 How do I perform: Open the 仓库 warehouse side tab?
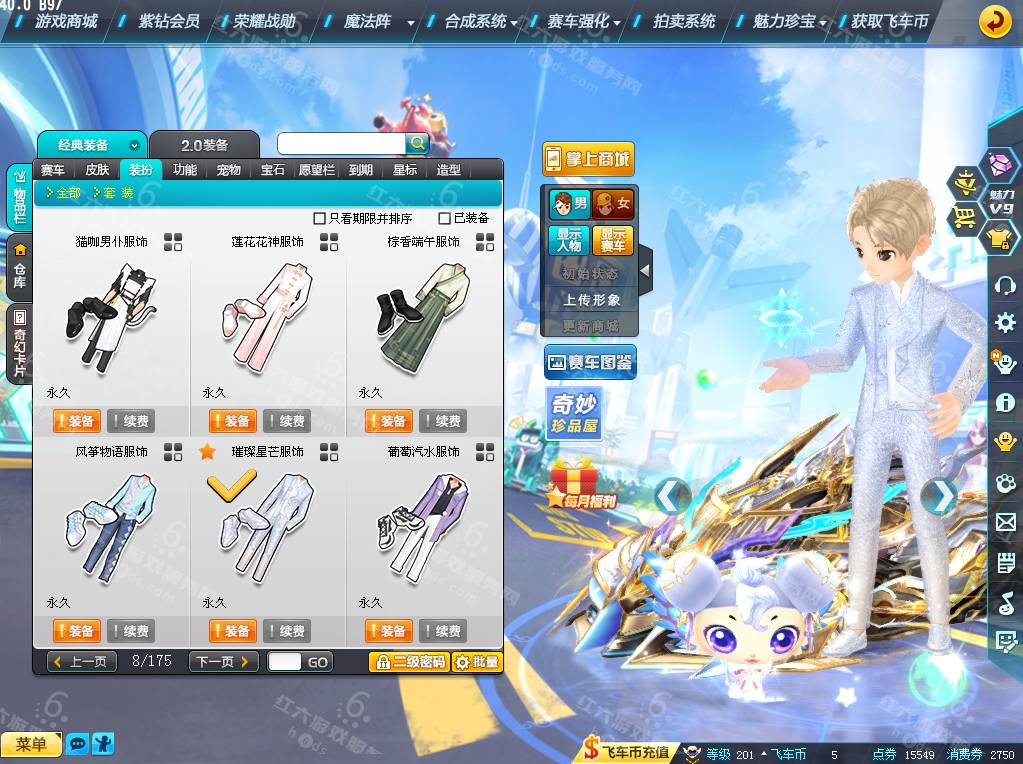(x=20, y=264)
